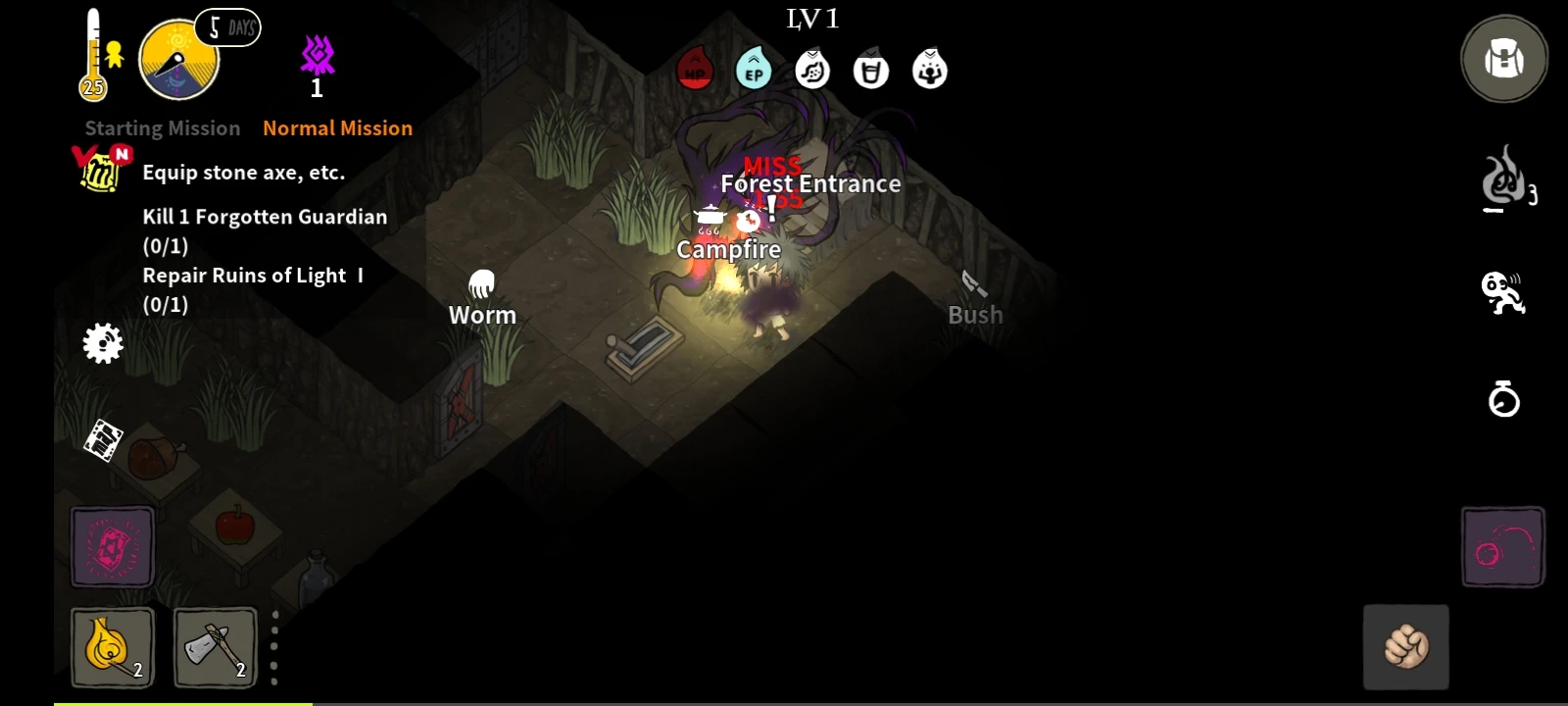
Task: Select the stopwatch timer icon
Action: [x=1502, y=399]
